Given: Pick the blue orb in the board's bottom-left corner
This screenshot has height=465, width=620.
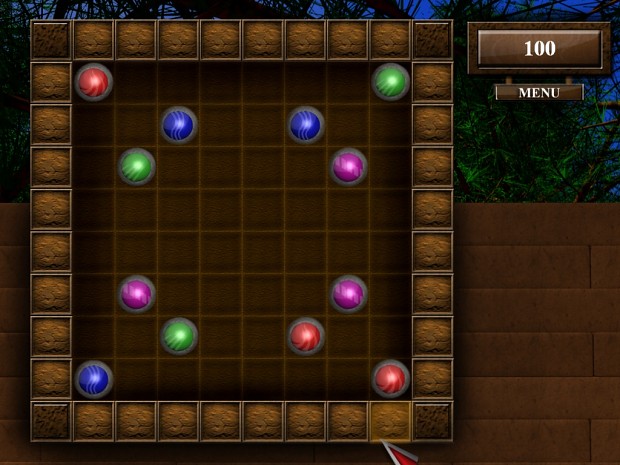Looking at the screenshot, I should 94,378.
